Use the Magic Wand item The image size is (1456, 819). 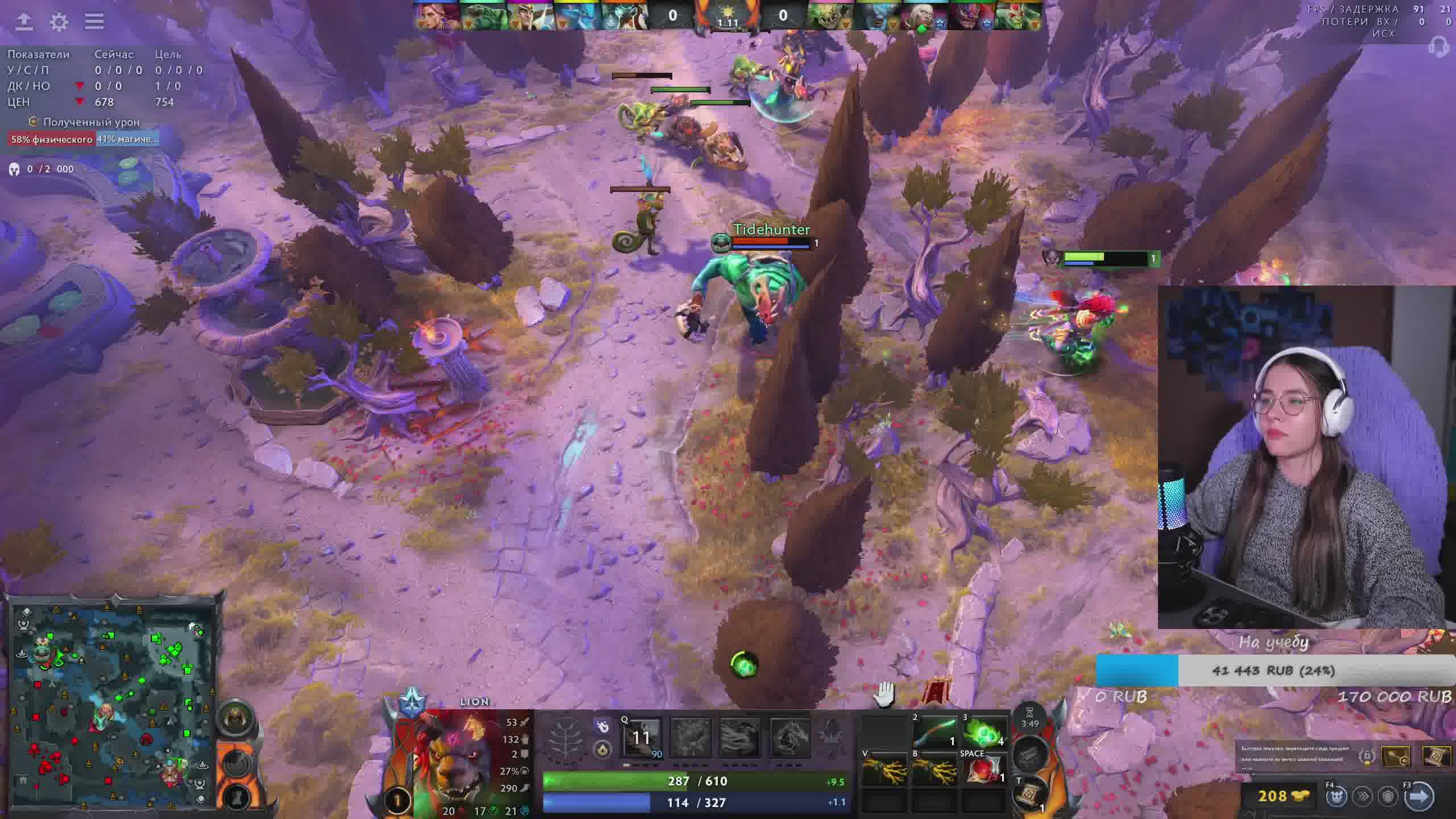[x=936, y=733]
